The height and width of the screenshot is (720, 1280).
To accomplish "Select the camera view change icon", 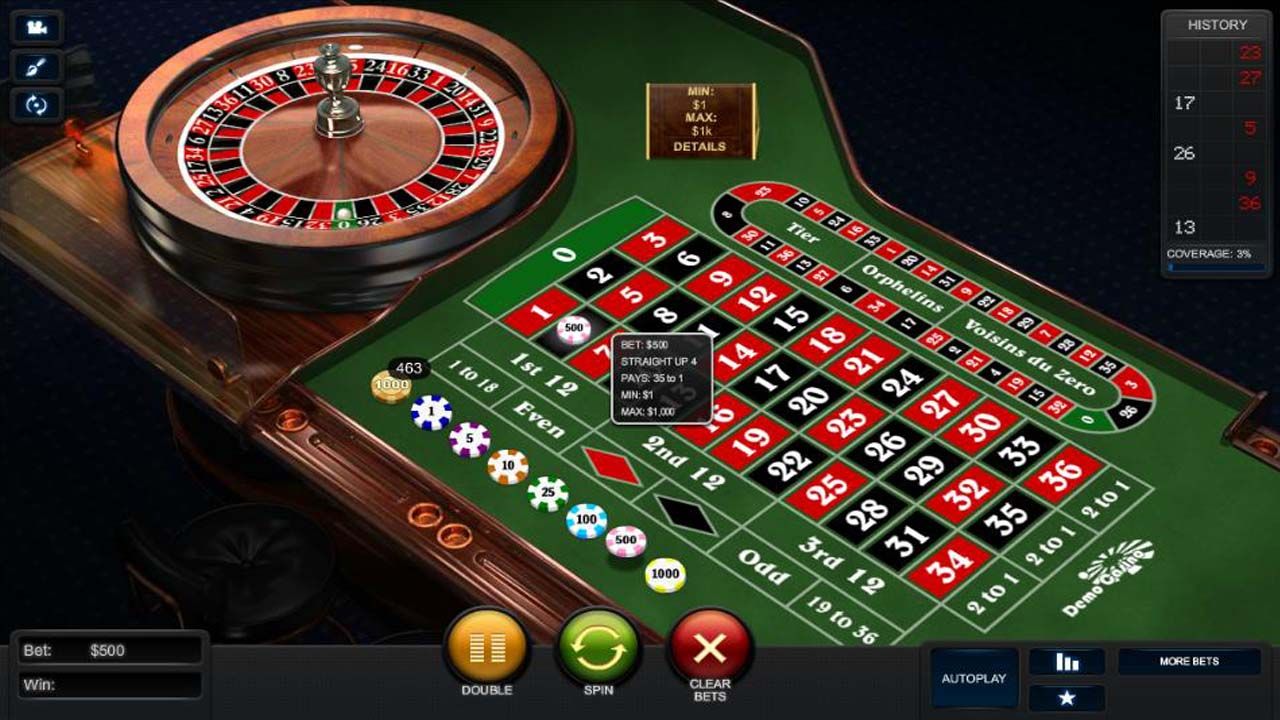I will click(38, 27).
